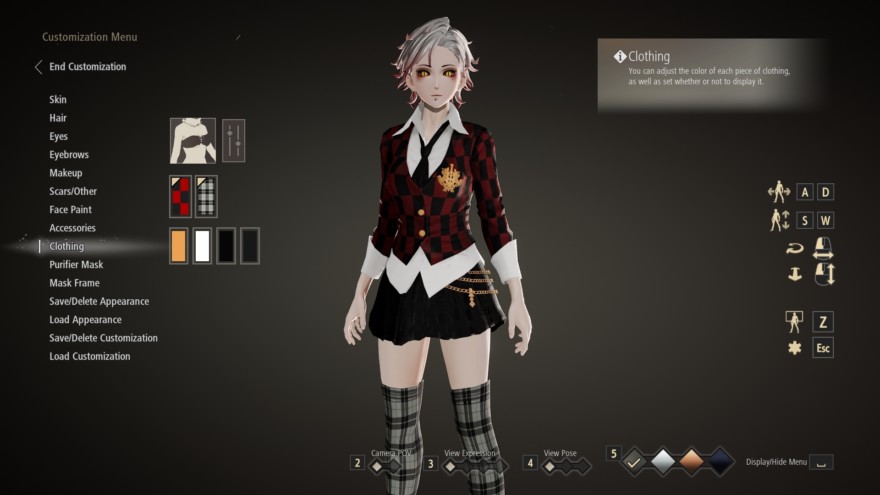Click End Customization to leave the menu
Image resolution: width=880 pixels, height=495 pixels.
(87, 67)
